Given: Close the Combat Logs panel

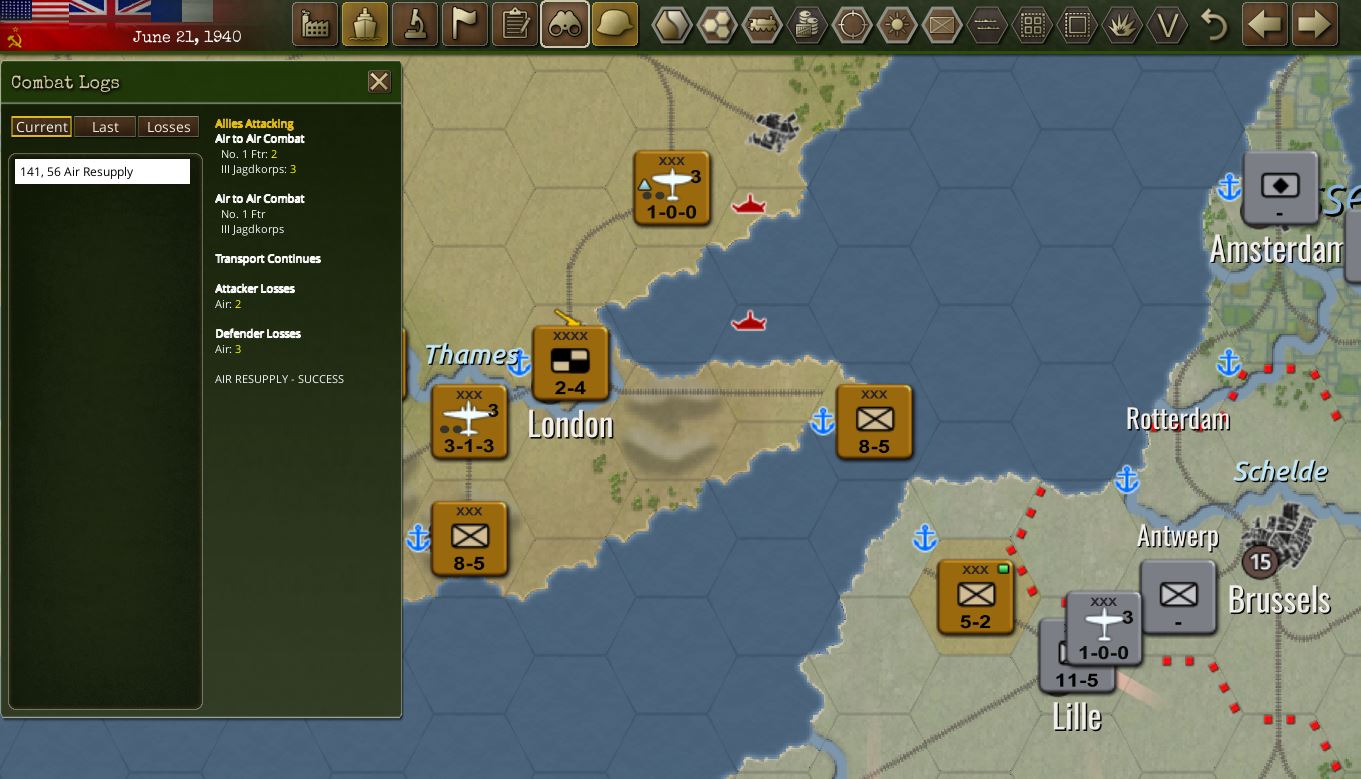Looking at the screenshot, I should coord(379,82).
